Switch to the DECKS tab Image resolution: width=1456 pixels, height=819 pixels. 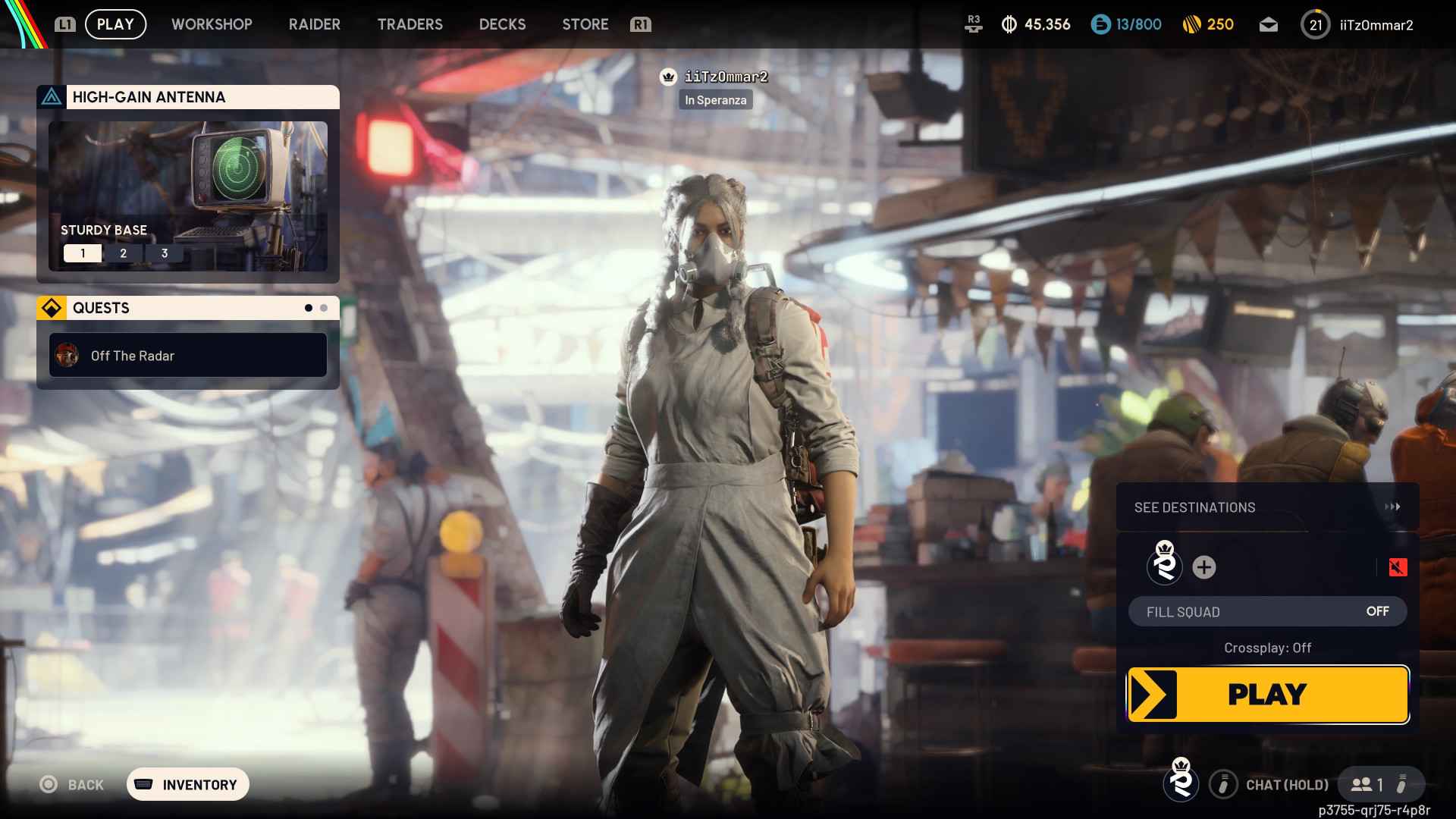coord(502,24)
